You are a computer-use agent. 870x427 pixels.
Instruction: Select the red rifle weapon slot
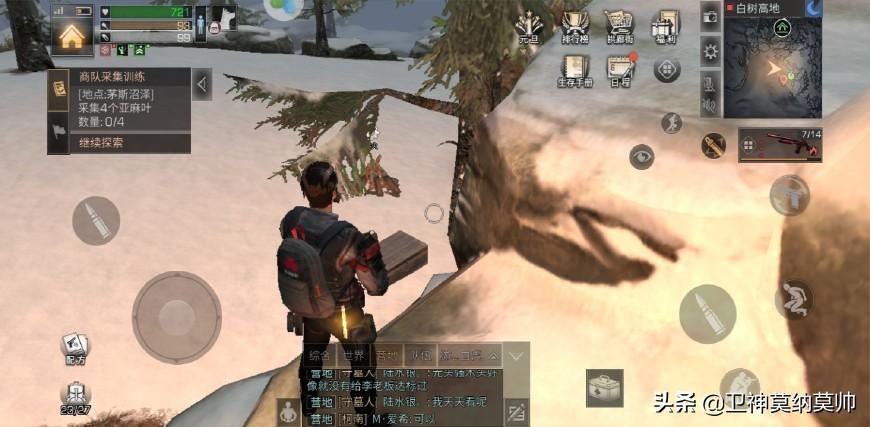point(780,145)
